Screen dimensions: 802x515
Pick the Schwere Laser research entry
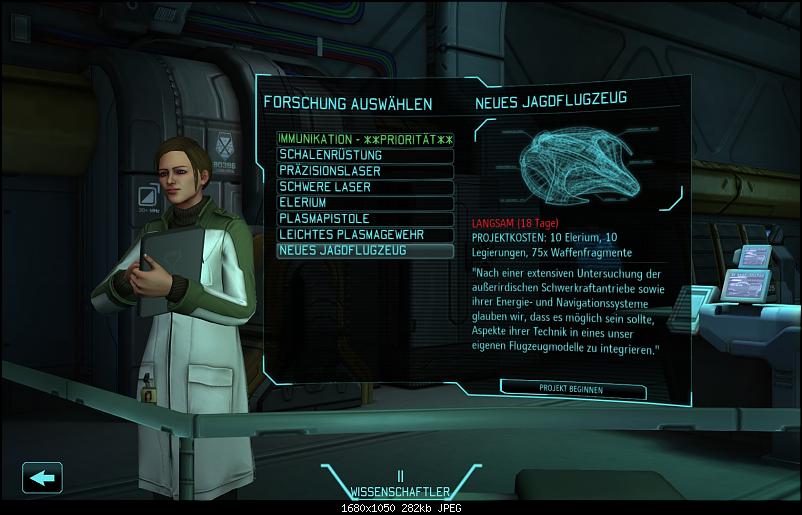click(x=365, y=187)
